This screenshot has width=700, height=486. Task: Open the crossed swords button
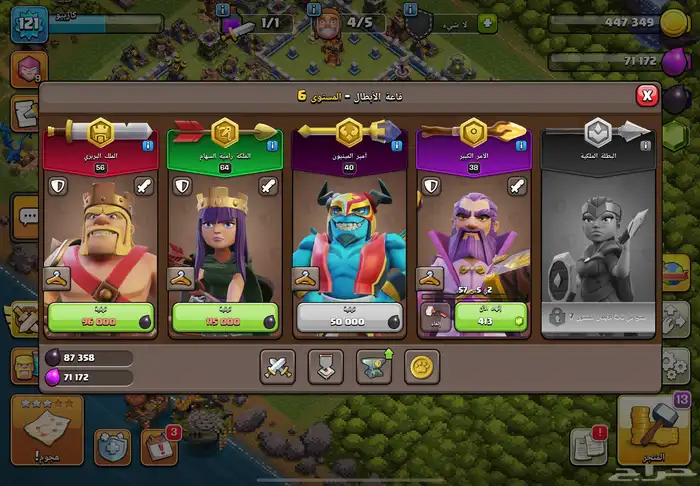[x=276, y=367]
